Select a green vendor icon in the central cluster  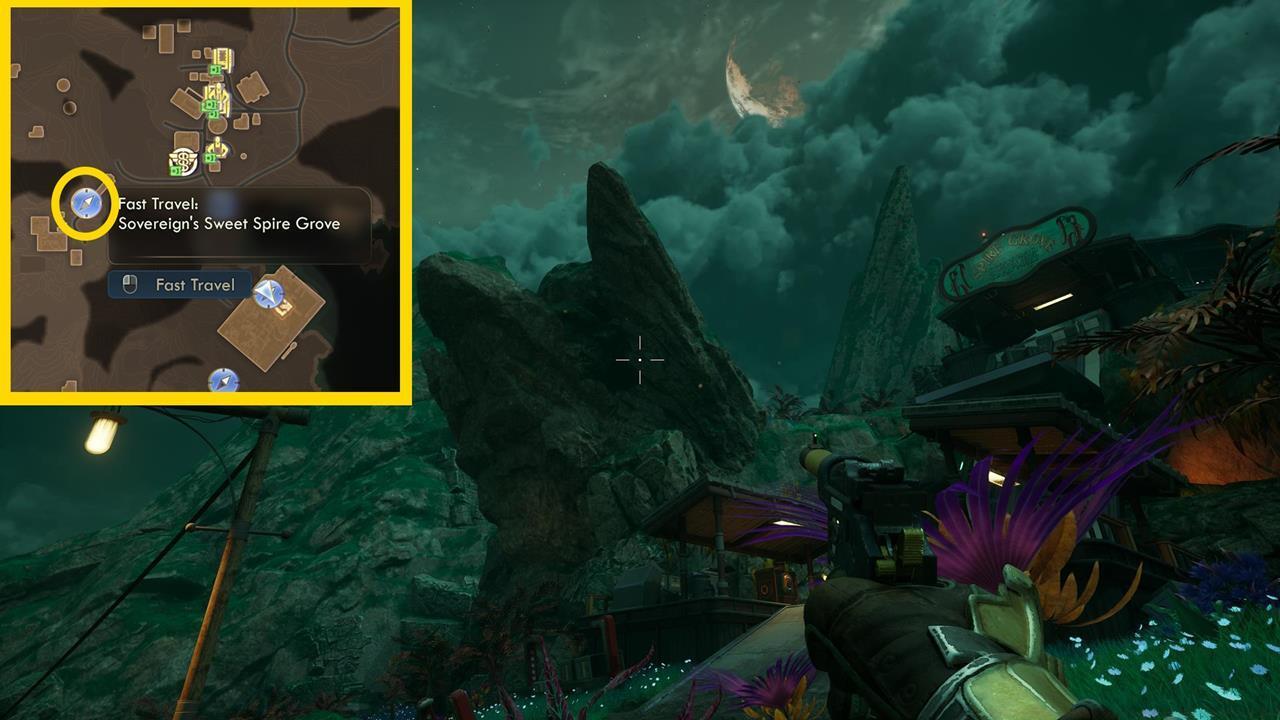tap(210, 104)
